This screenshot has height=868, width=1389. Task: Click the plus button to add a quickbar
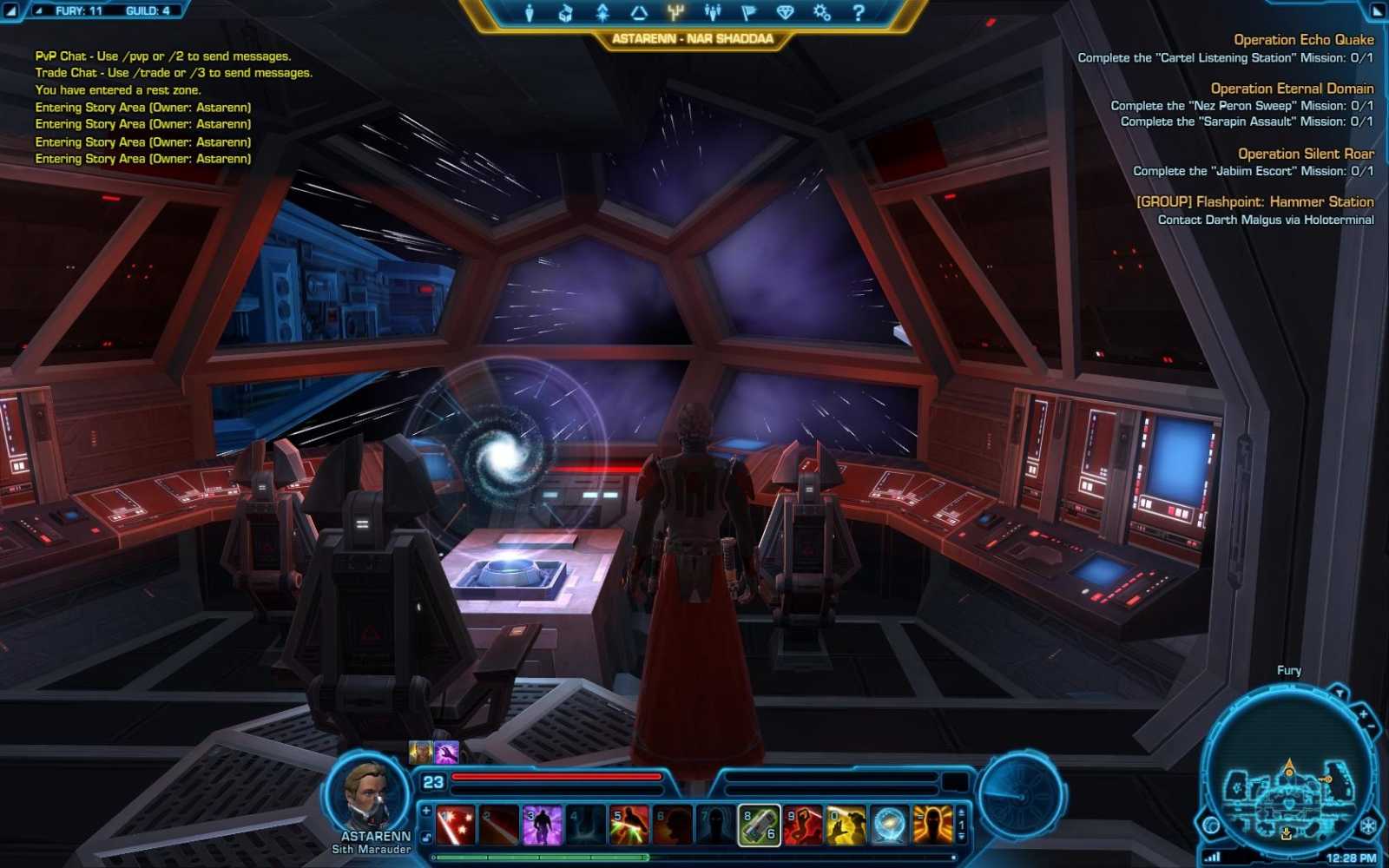click(425, 811)
